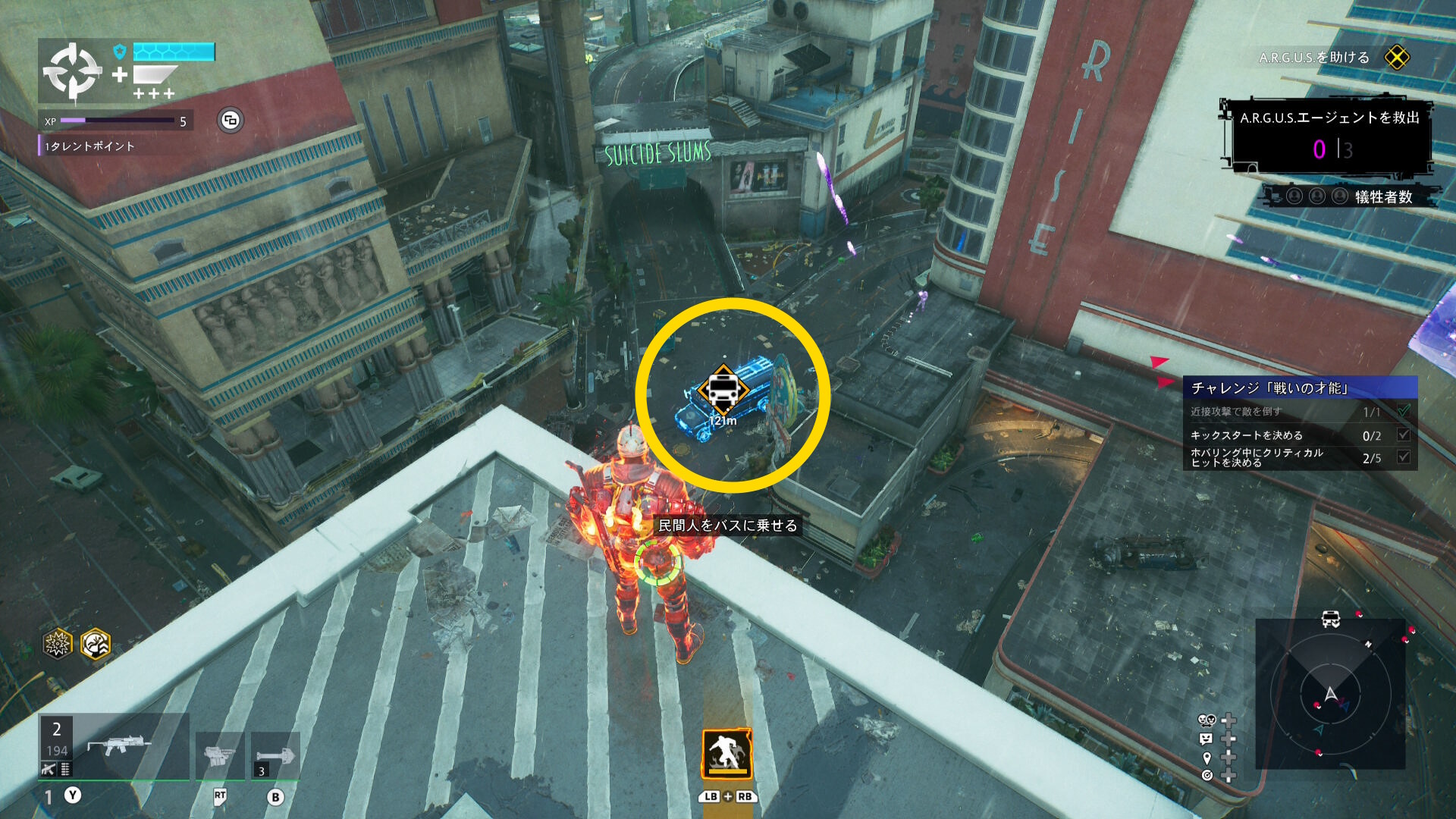Open the チャレンジ「戦いの才能」 challenge panel
Screen dimensions: 1456x819
click(x=1299, y=388)
